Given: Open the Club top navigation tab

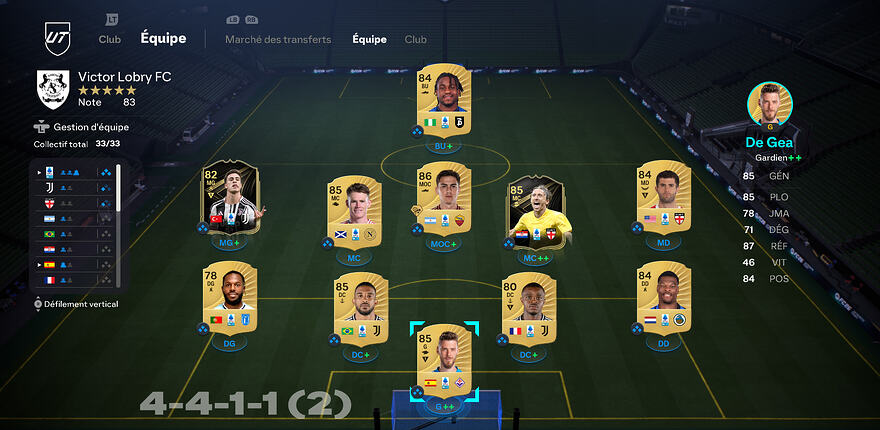Looking at the screenshot, I should pos(109,39).
